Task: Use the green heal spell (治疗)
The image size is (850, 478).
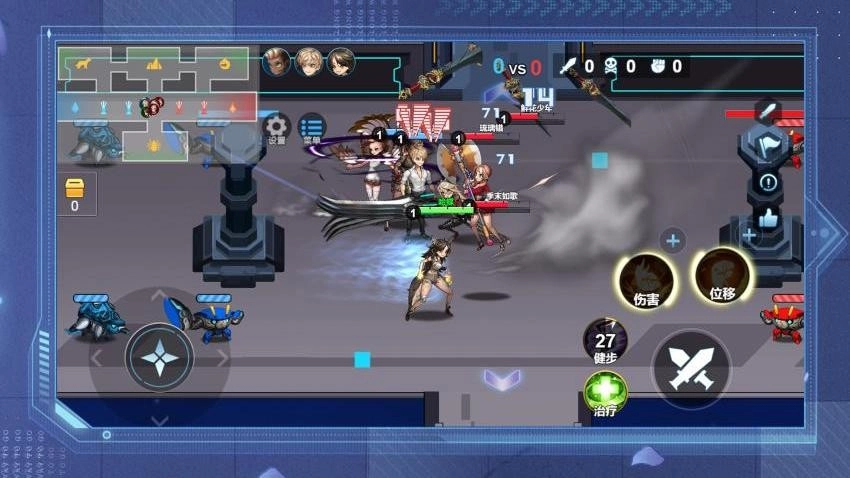Action: (605, 392)
